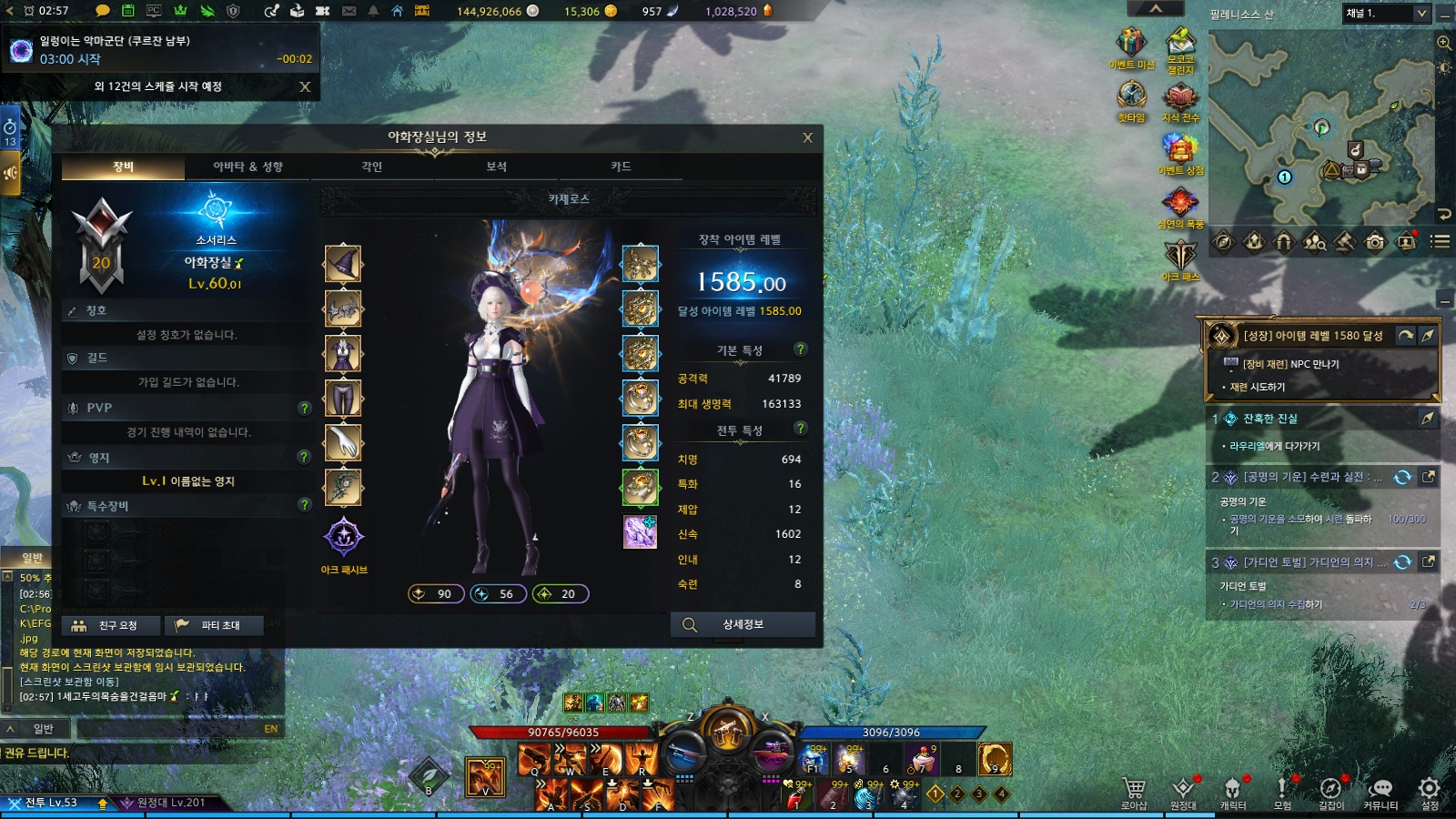1456x819 pixels.
Task: Open the 설정 settings menu
Action: click(x=1430, y=792)
